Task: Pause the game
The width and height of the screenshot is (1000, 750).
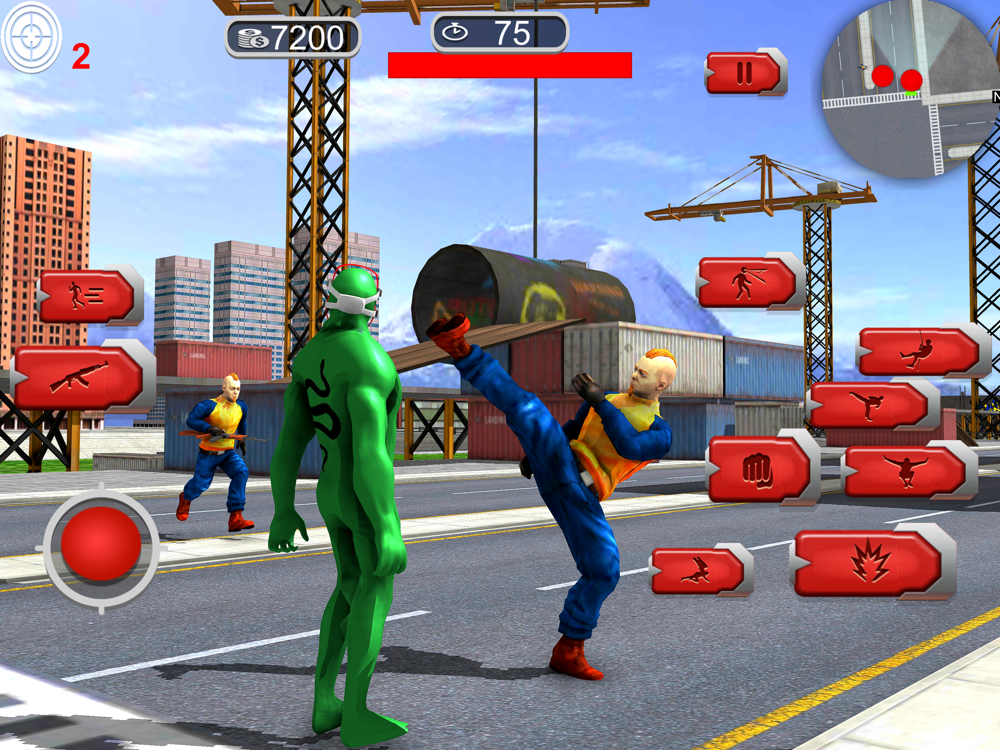Action: (x=744, y=73)
